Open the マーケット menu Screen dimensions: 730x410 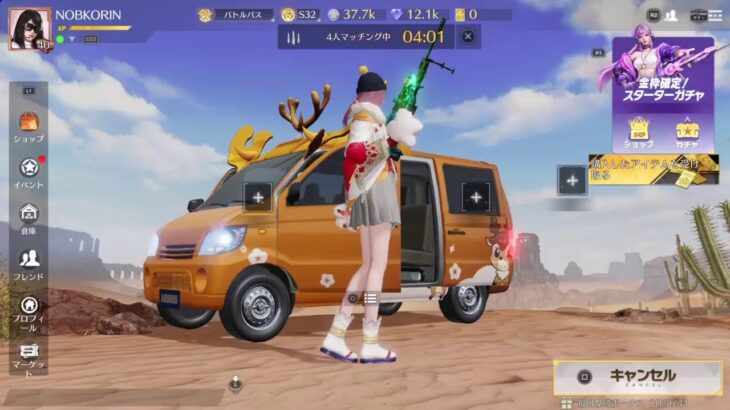[x=28, y=356]
